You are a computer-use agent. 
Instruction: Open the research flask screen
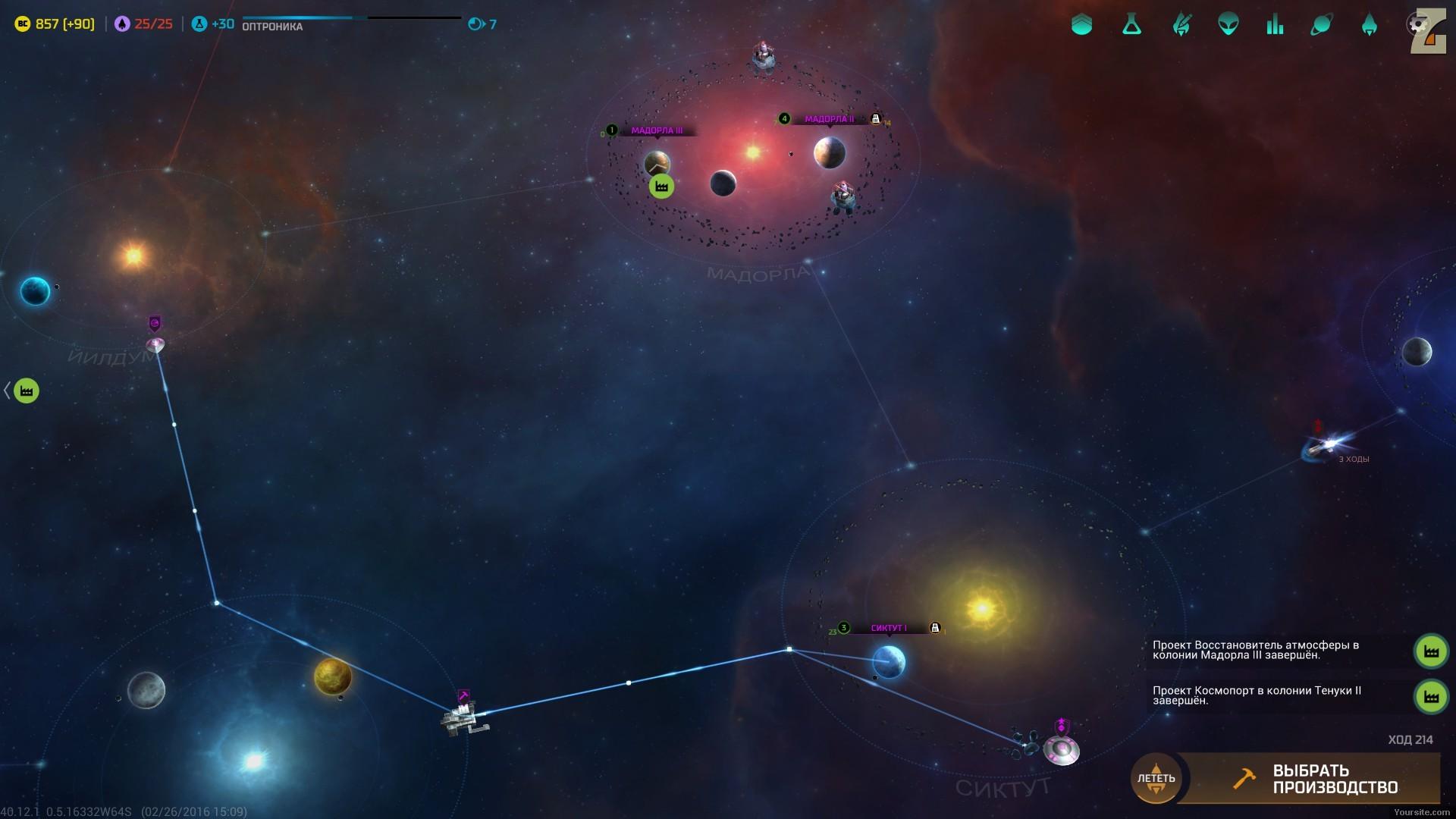tap(1131, 24)
